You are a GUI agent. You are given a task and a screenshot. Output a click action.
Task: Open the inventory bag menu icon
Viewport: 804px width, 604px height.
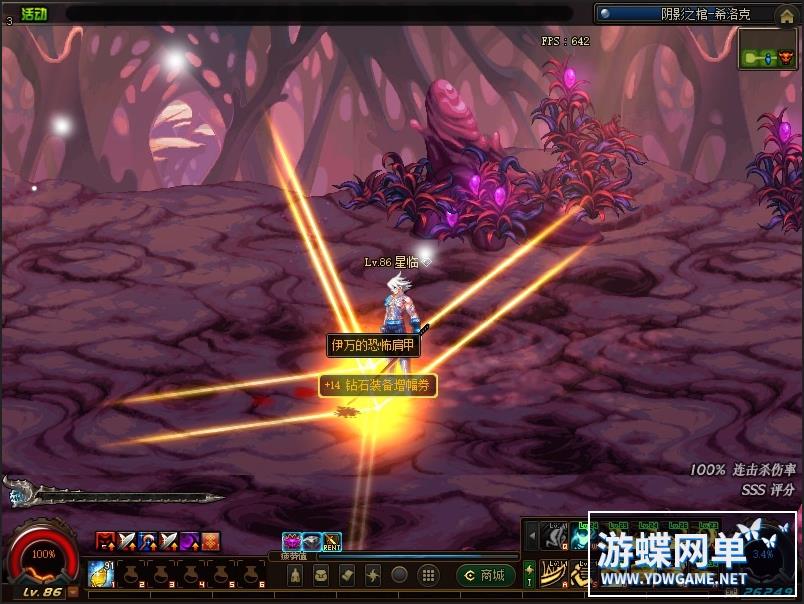[x=321, y=575]
